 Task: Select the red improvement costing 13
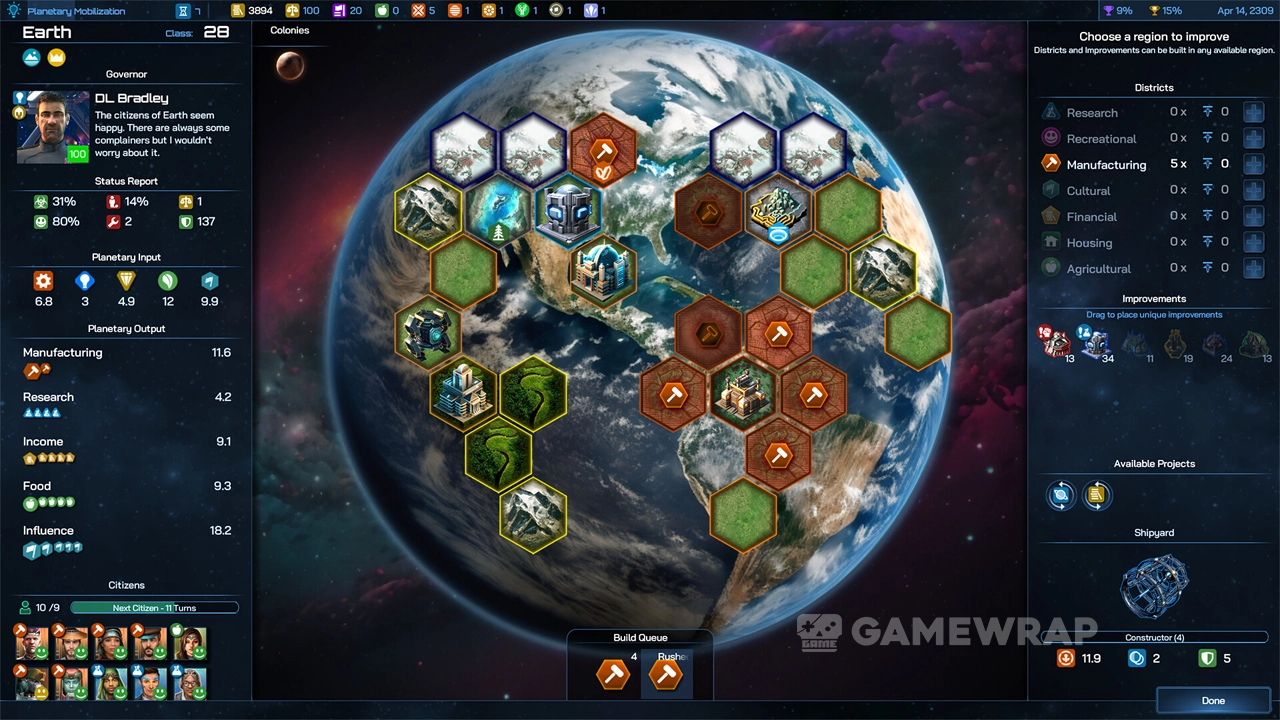coord(1054,343)
